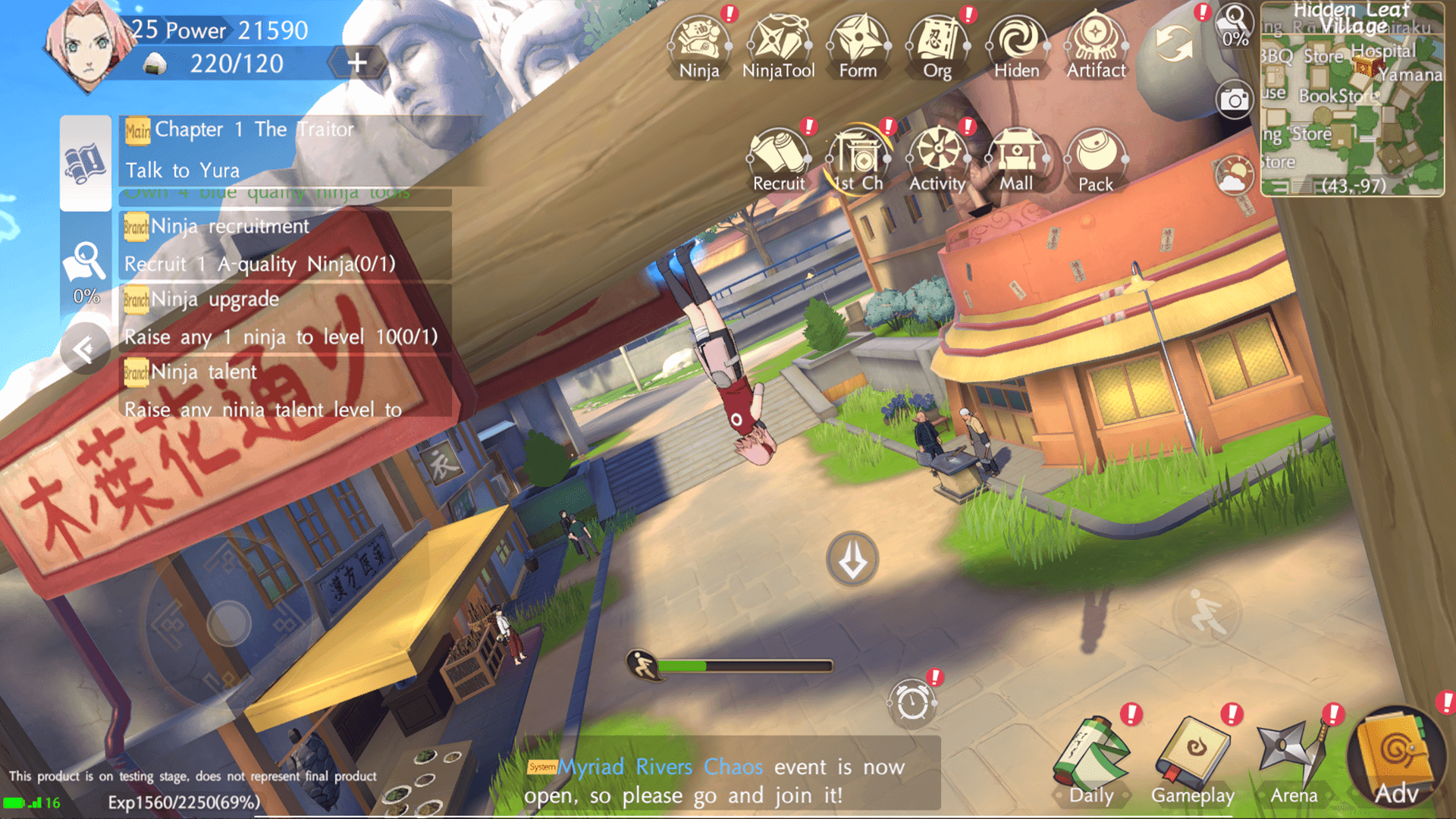The height and width of the screenshot is (819, 1456).
Task: Visit the Mall shop
Action: [1016, 159]
